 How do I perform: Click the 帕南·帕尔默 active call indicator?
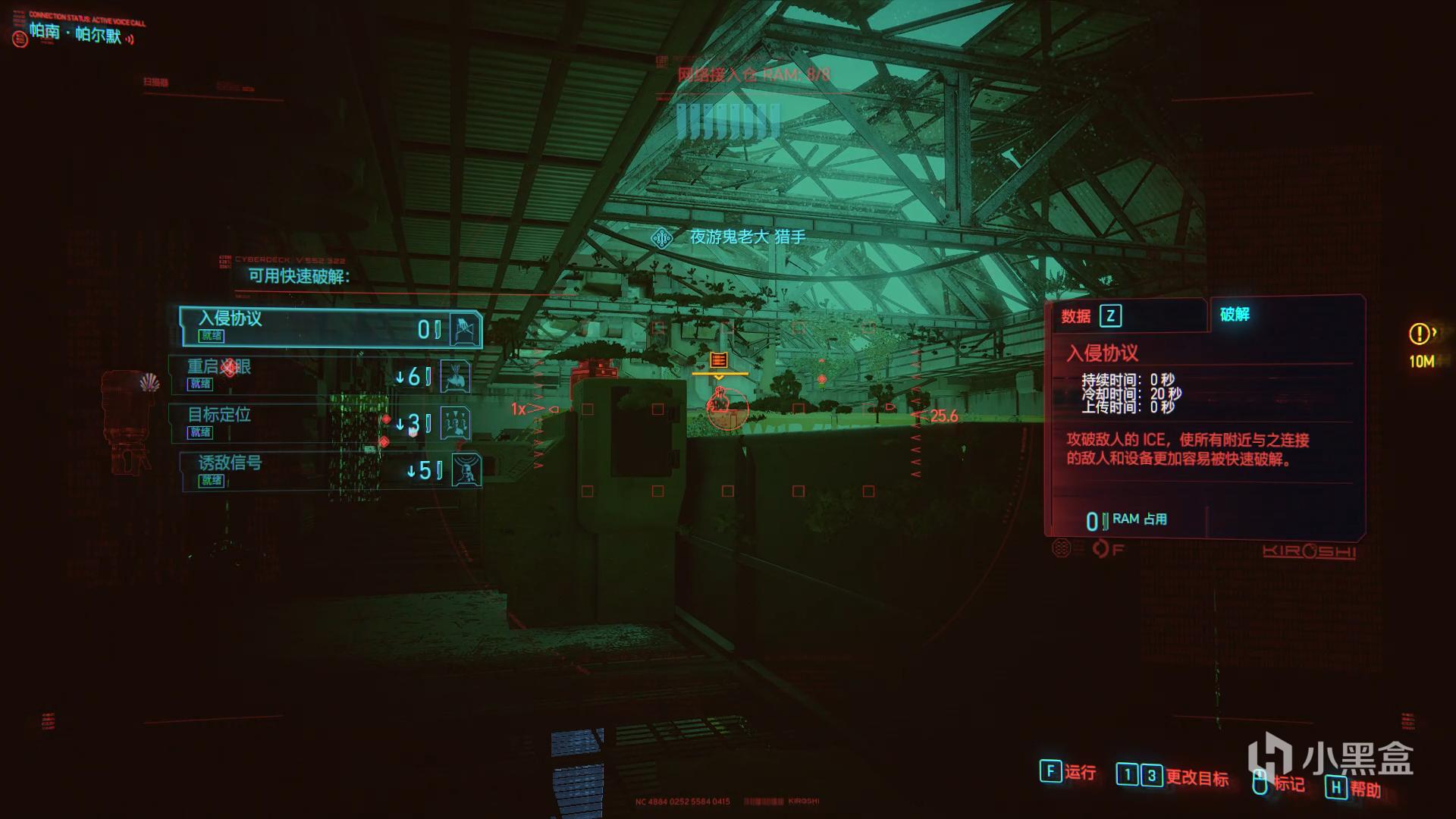pos(76,33)
